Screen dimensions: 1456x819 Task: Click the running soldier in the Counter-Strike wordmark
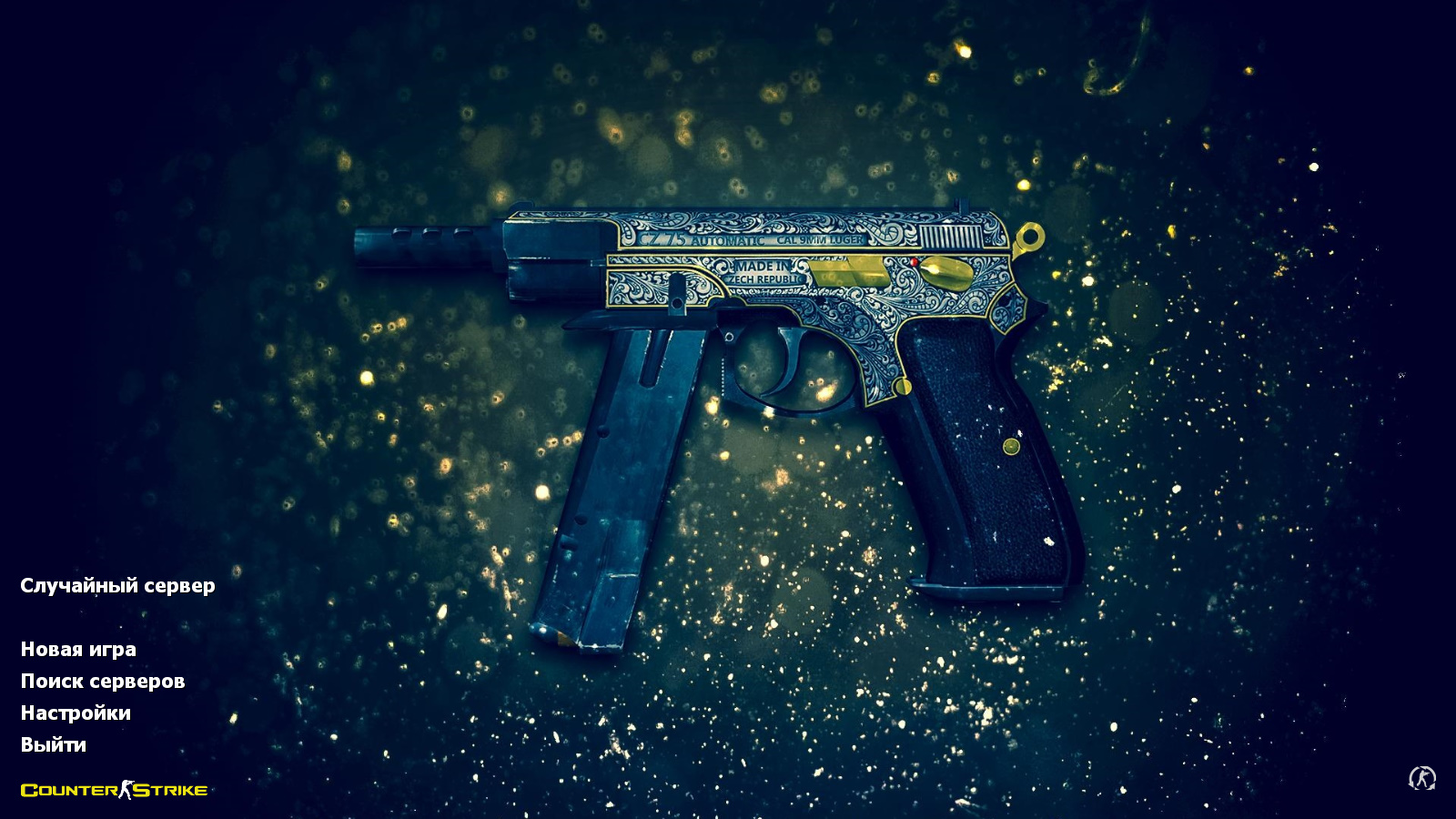coord(125,790)
